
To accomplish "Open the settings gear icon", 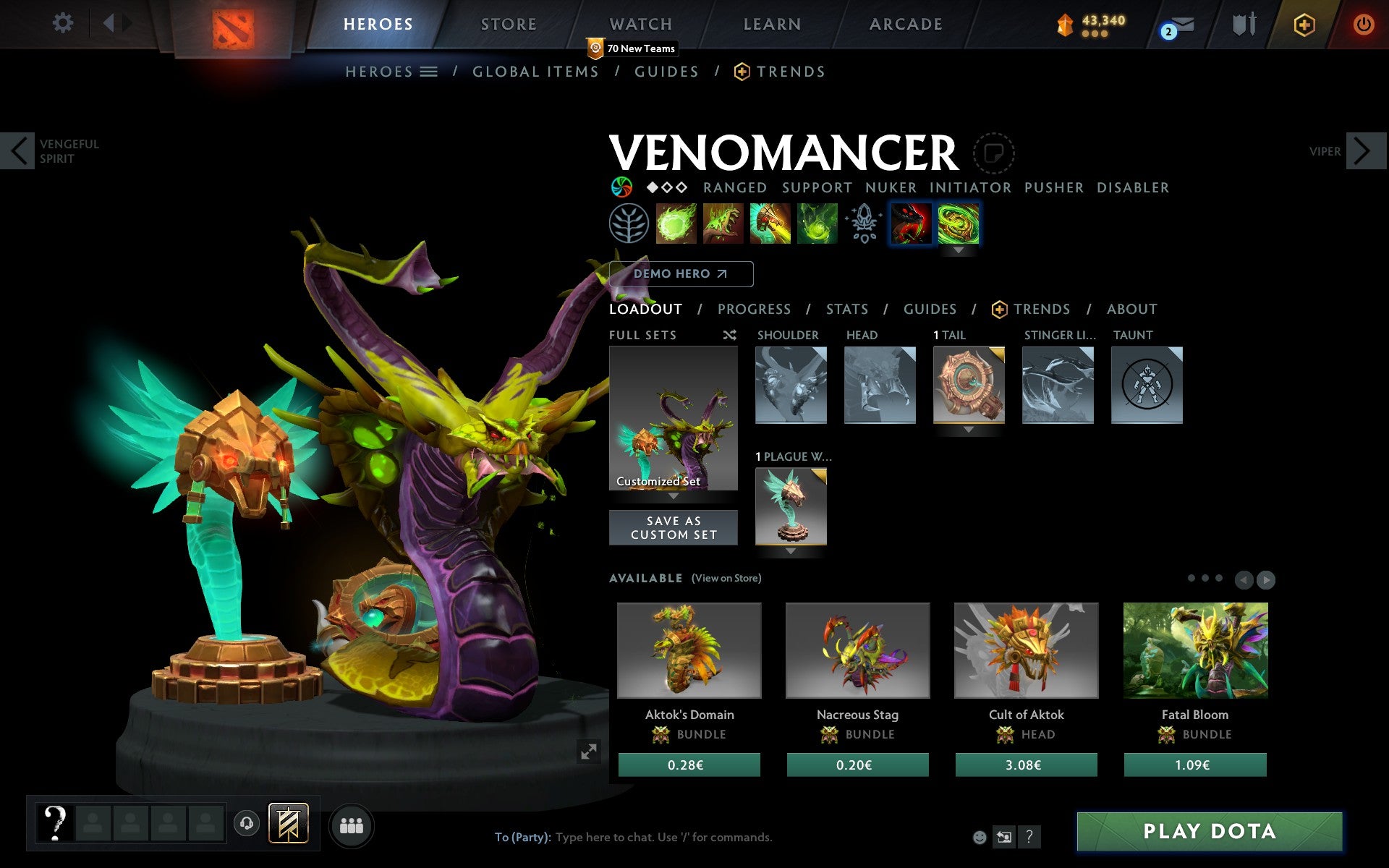I will coord(63,23).
